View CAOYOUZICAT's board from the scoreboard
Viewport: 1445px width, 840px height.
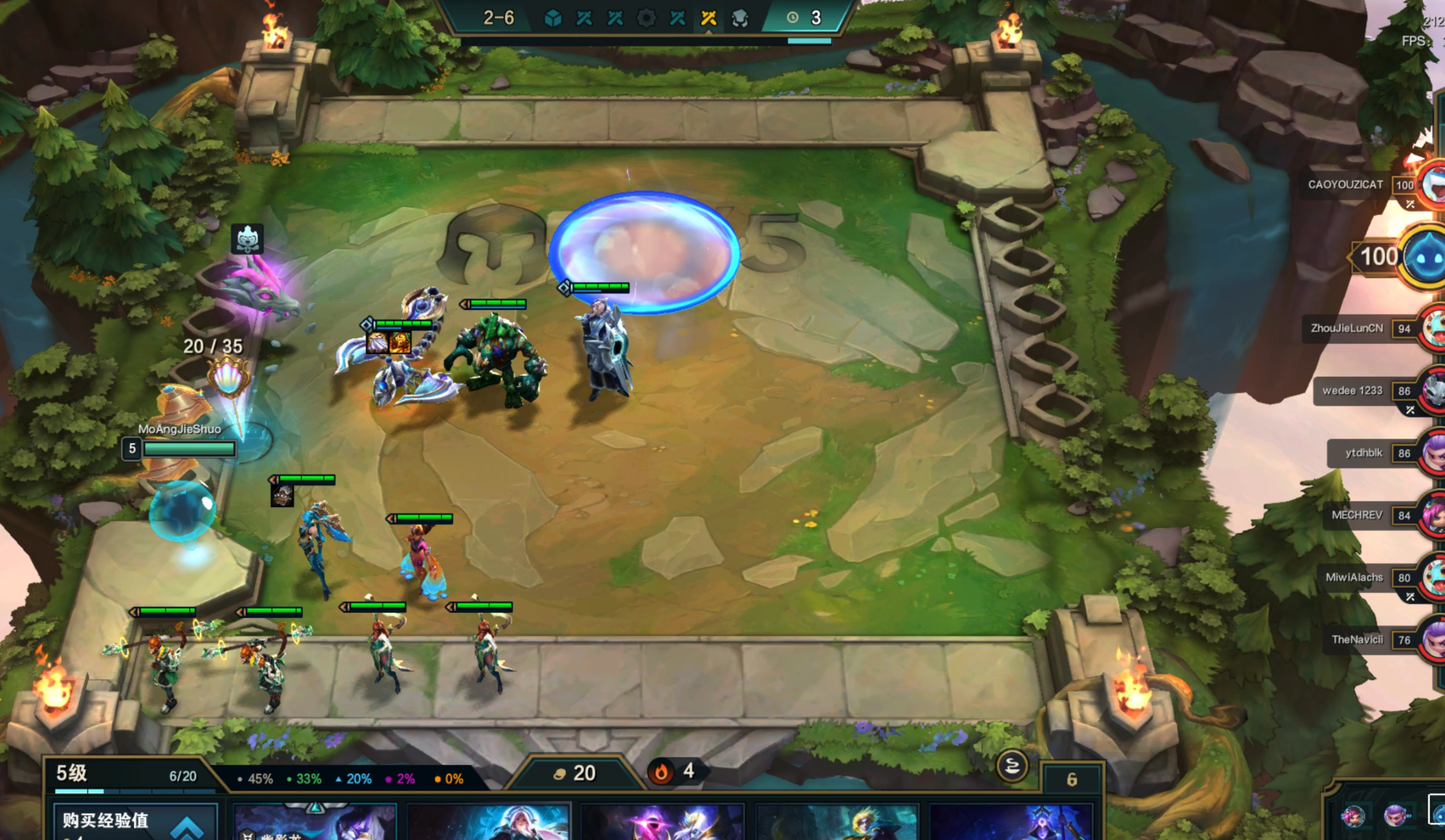[1345, 185]
